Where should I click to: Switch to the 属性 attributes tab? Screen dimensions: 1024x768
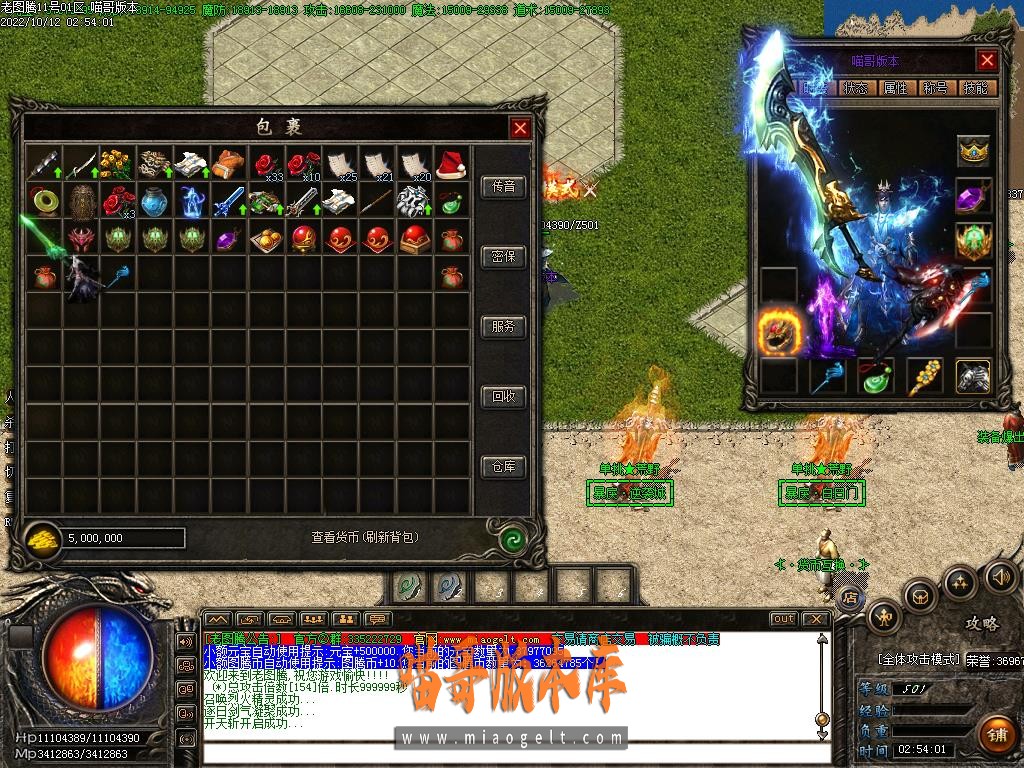coord(895,88)
